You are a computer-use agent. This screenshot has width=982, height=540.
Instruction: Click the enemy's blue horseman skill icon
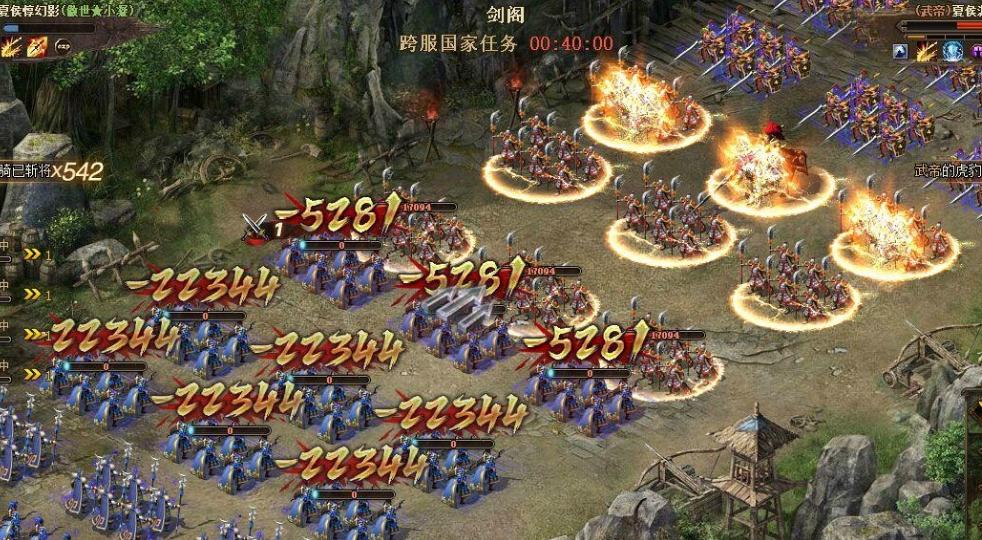(x=901, y=52)
